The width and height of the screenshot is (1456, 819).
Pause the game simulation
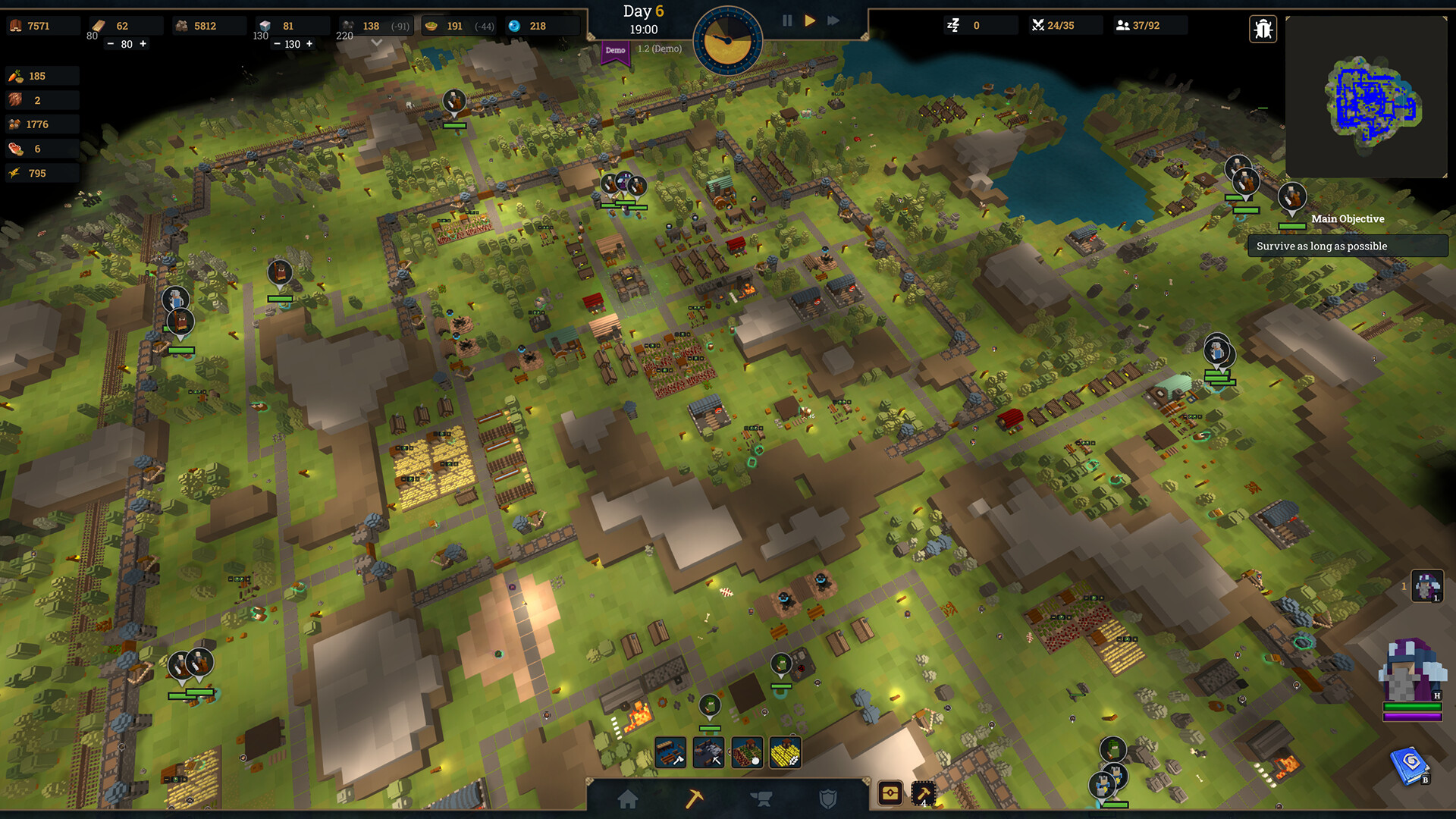(786, 20)
